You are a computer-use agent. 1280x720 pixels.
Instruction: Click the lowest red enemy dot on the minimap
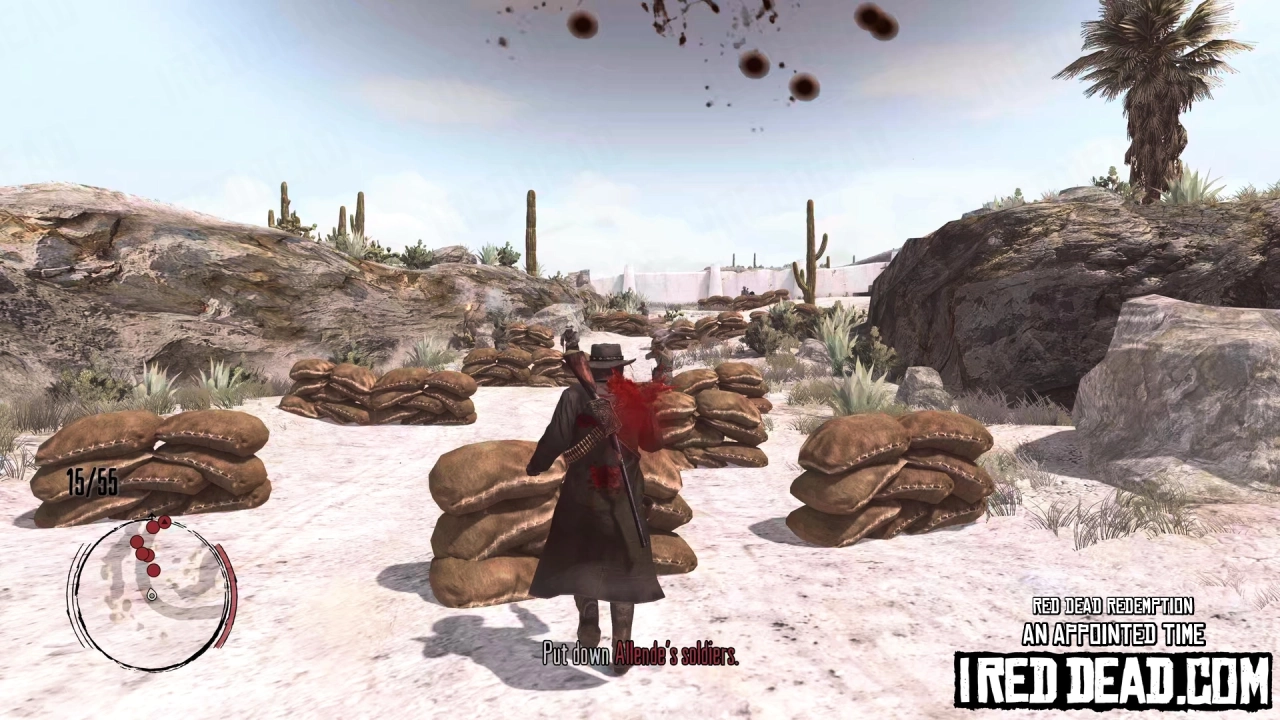pos(153,570)
